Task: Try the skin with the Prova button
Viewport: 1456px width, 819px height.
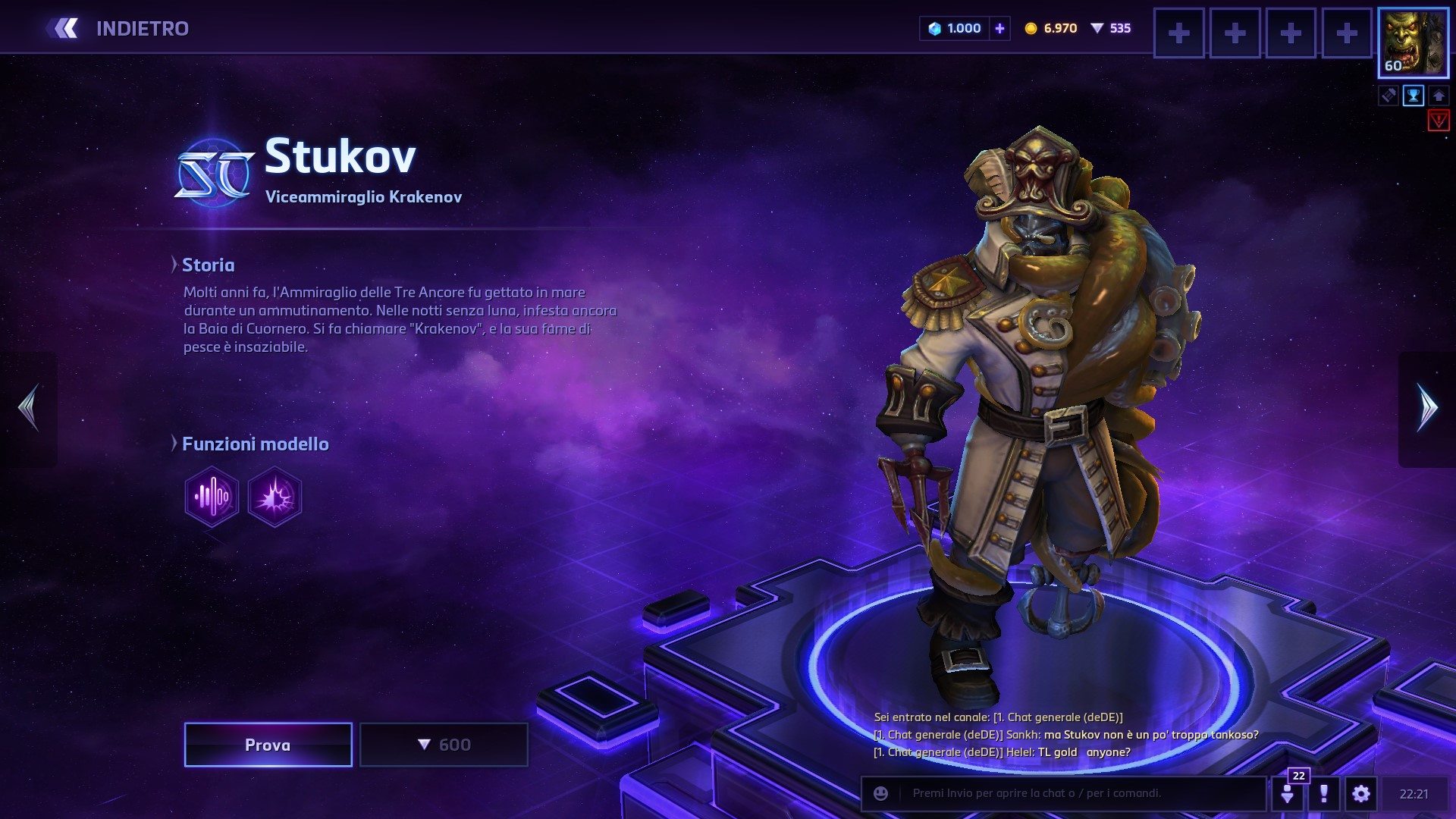Action: click(x=268, y=745)
